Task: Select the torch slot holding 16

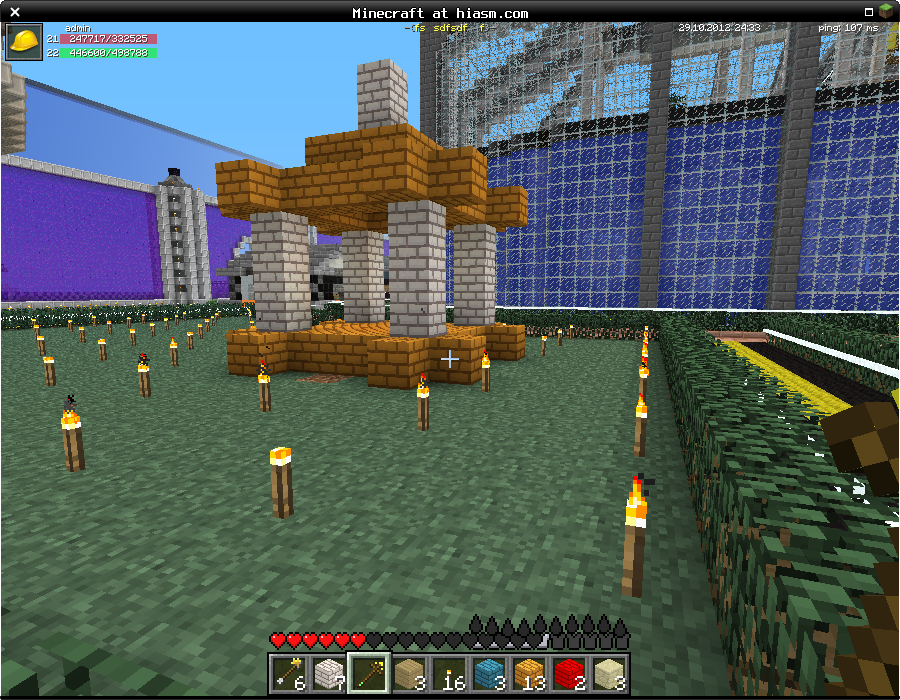Action: click(x=449, y=672)
